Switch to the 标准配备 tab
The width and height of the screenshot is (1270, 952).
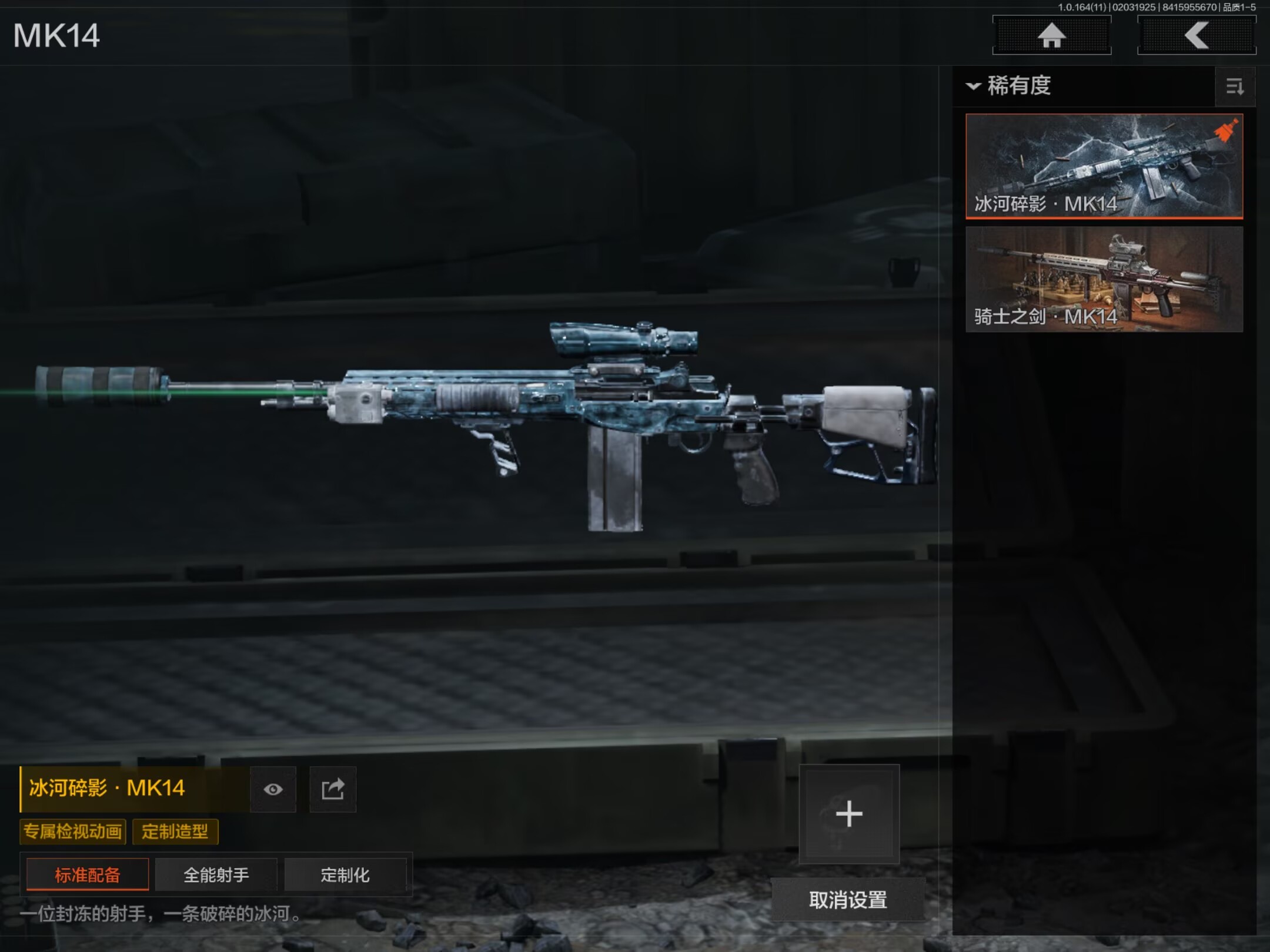[88, 875]
